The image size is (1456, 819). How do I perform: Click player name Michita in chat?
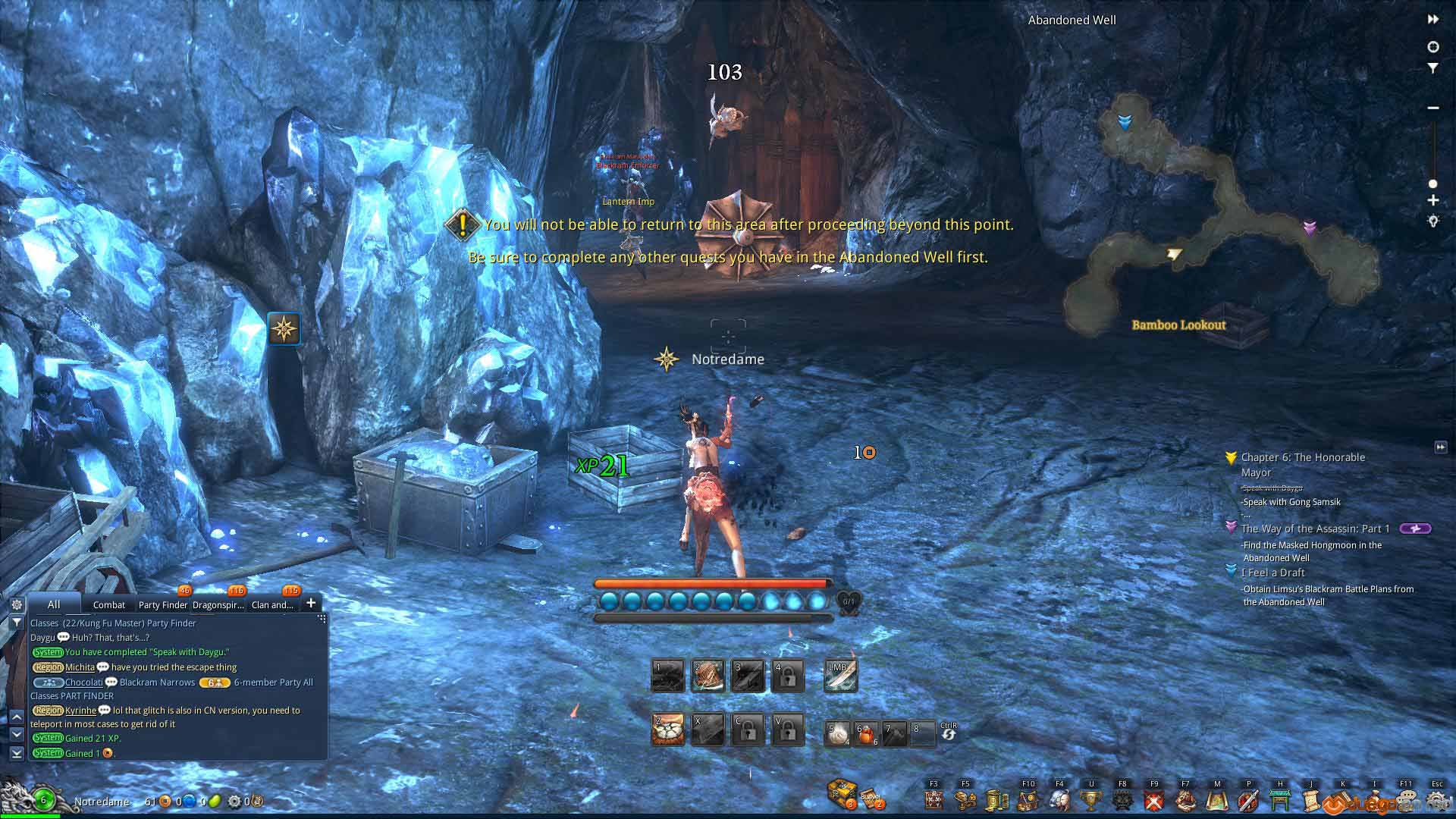point(80,667)
